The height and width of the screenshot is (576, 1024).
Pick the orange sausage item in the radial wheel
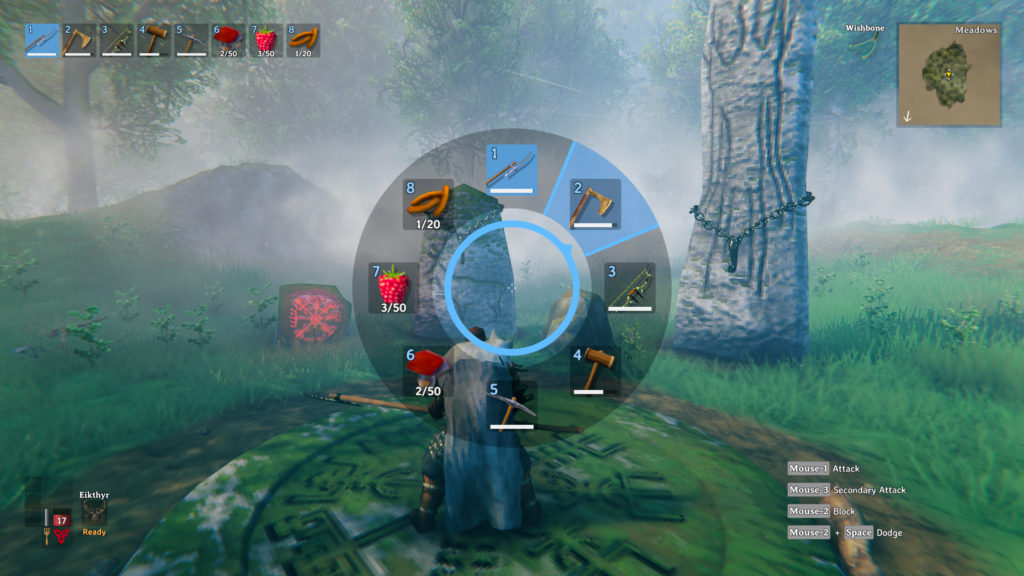click(x=428, y=204)
